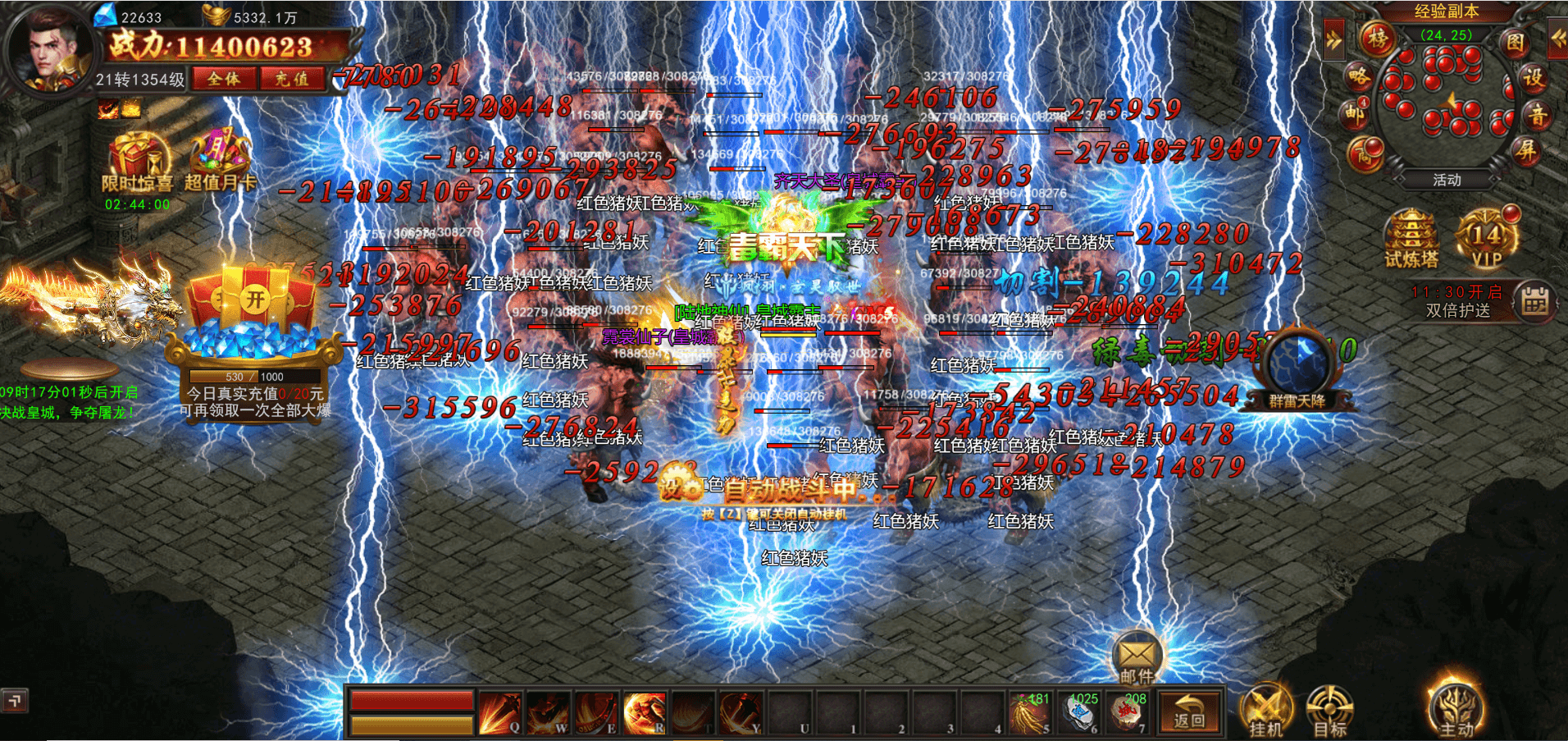
Task: Open the red envelope 开 reward chest
Action: (254, 300)
